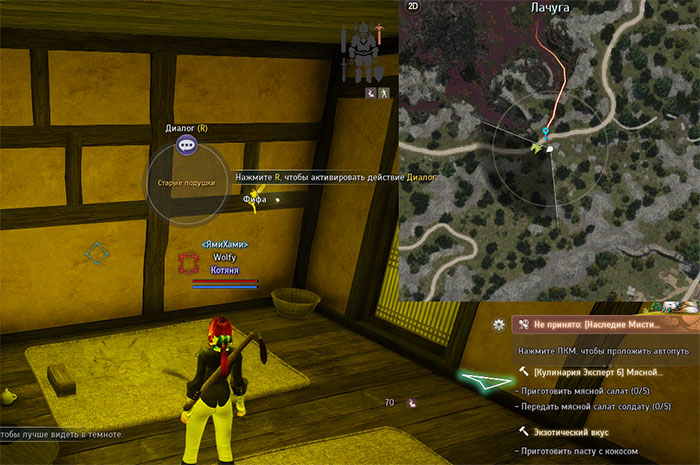The width and height of the screenshot is (700, 465).
Task: Open quest tracker gear settings
Action: (x=498, y=325)
